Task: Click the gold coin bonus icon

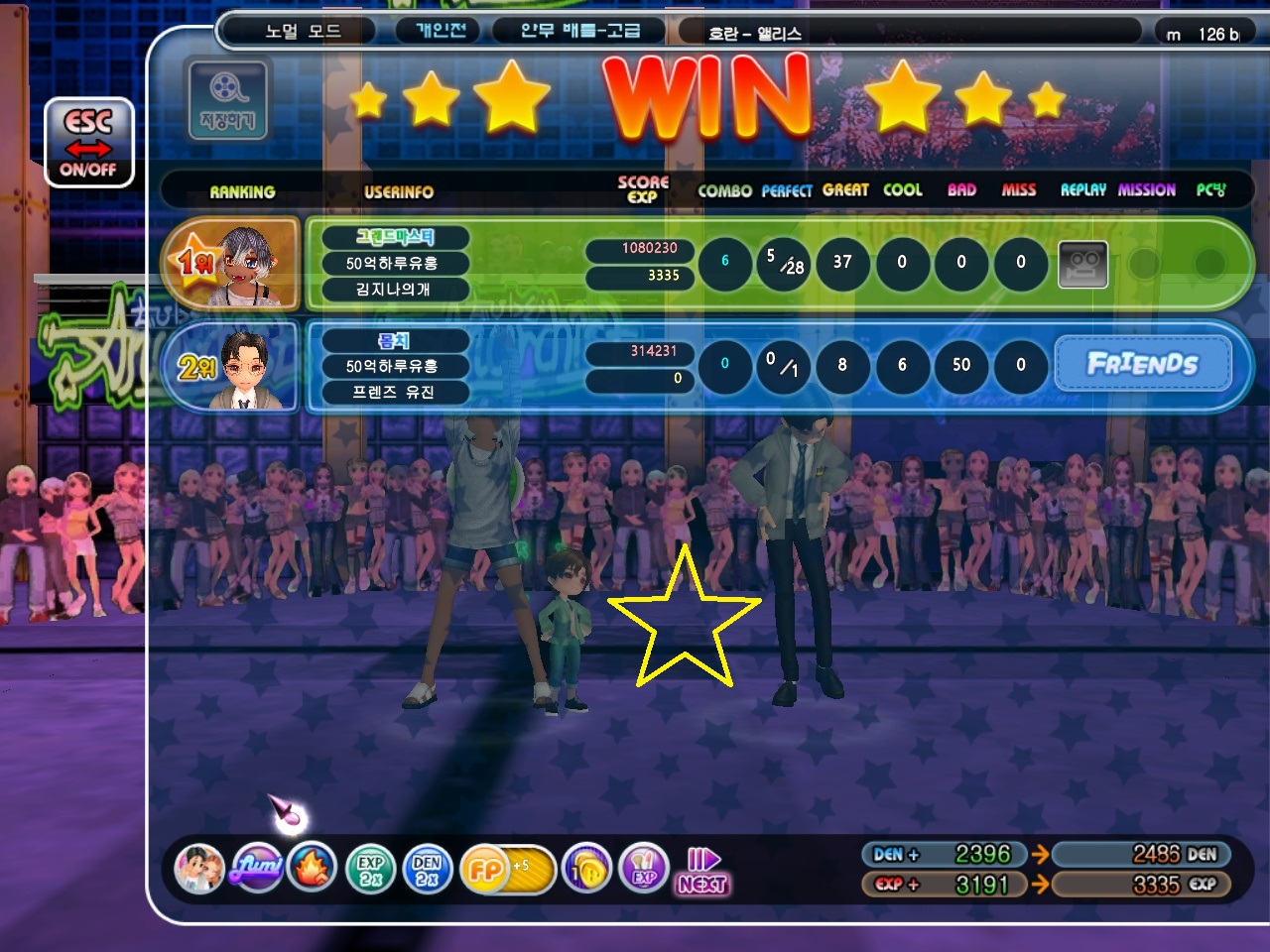Action: click(x=587, y=870)
